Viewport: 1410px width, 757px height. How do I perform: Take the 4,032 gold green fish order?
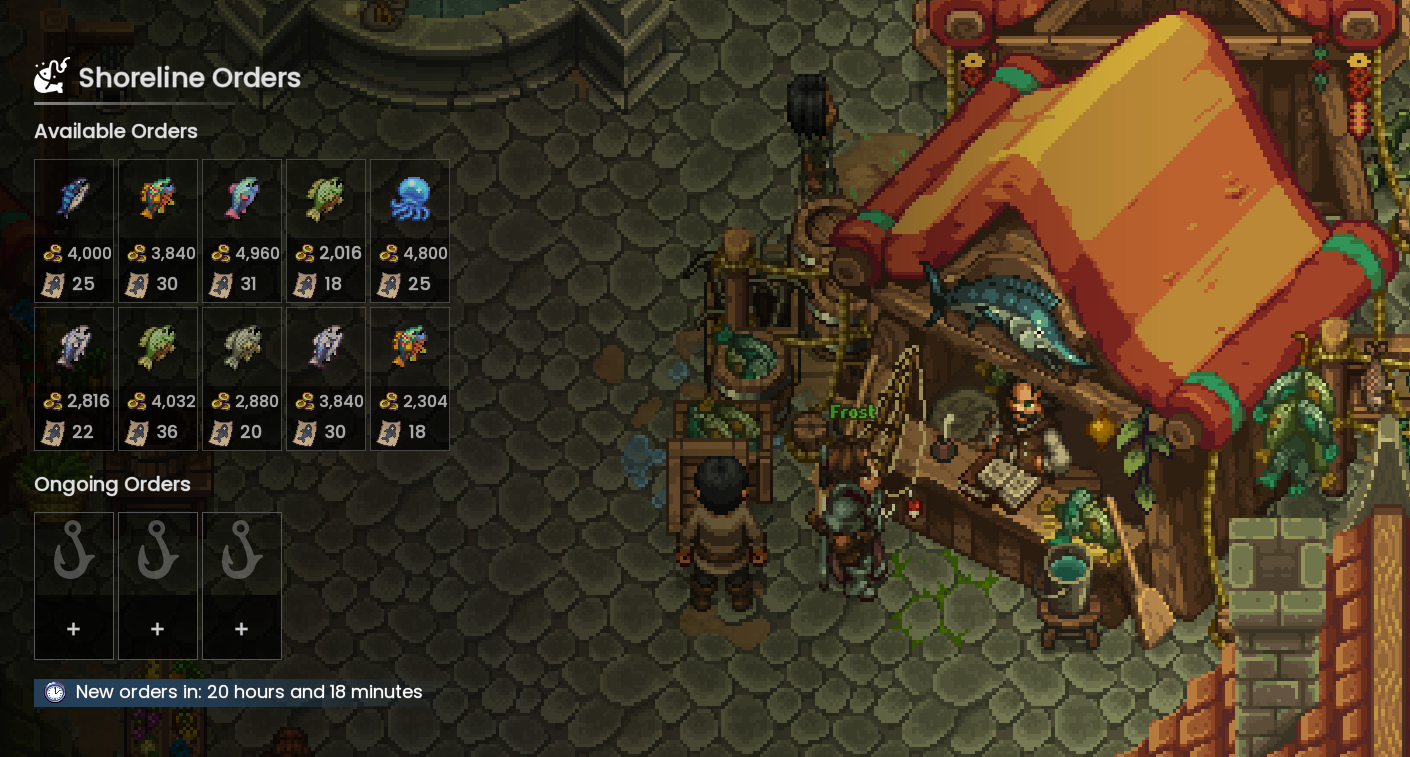coord(158,379)
